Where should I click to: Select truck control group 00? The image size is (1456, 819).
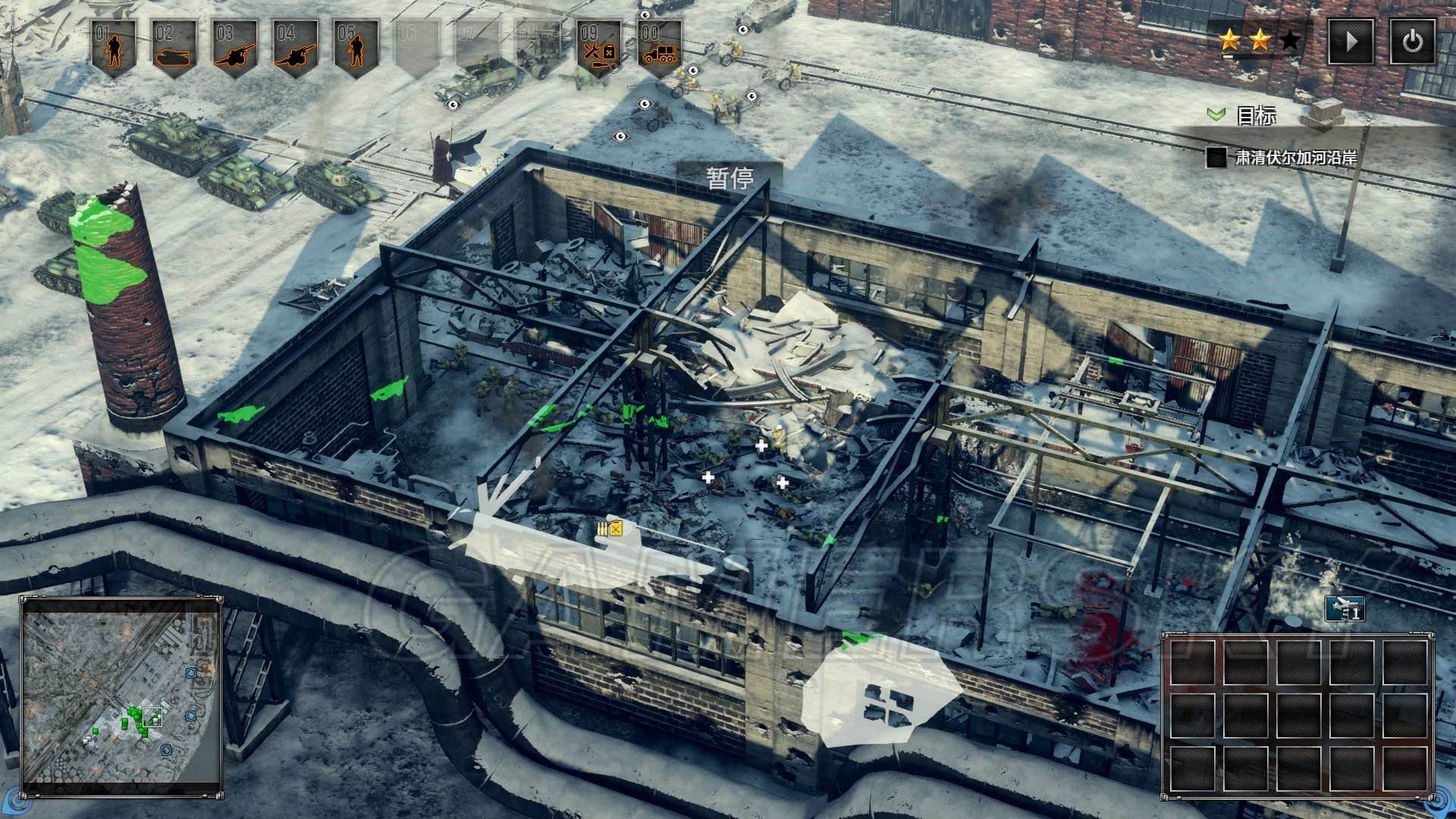(x=660, y=48)
